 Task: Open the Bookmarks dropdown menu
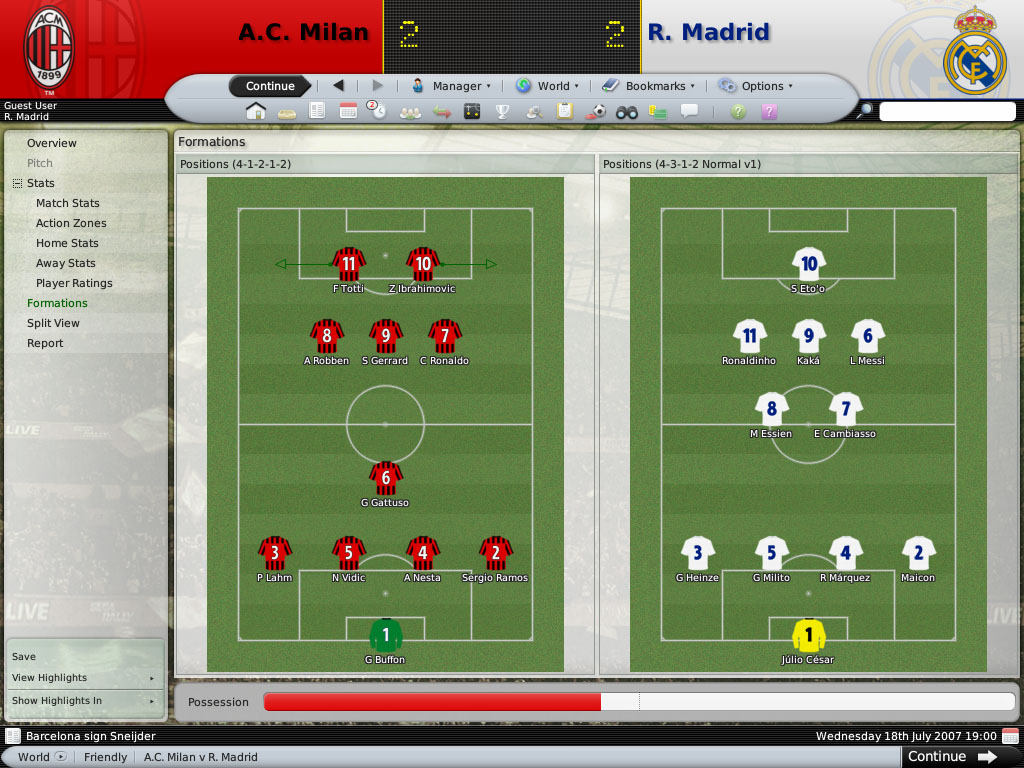(649, 86)
